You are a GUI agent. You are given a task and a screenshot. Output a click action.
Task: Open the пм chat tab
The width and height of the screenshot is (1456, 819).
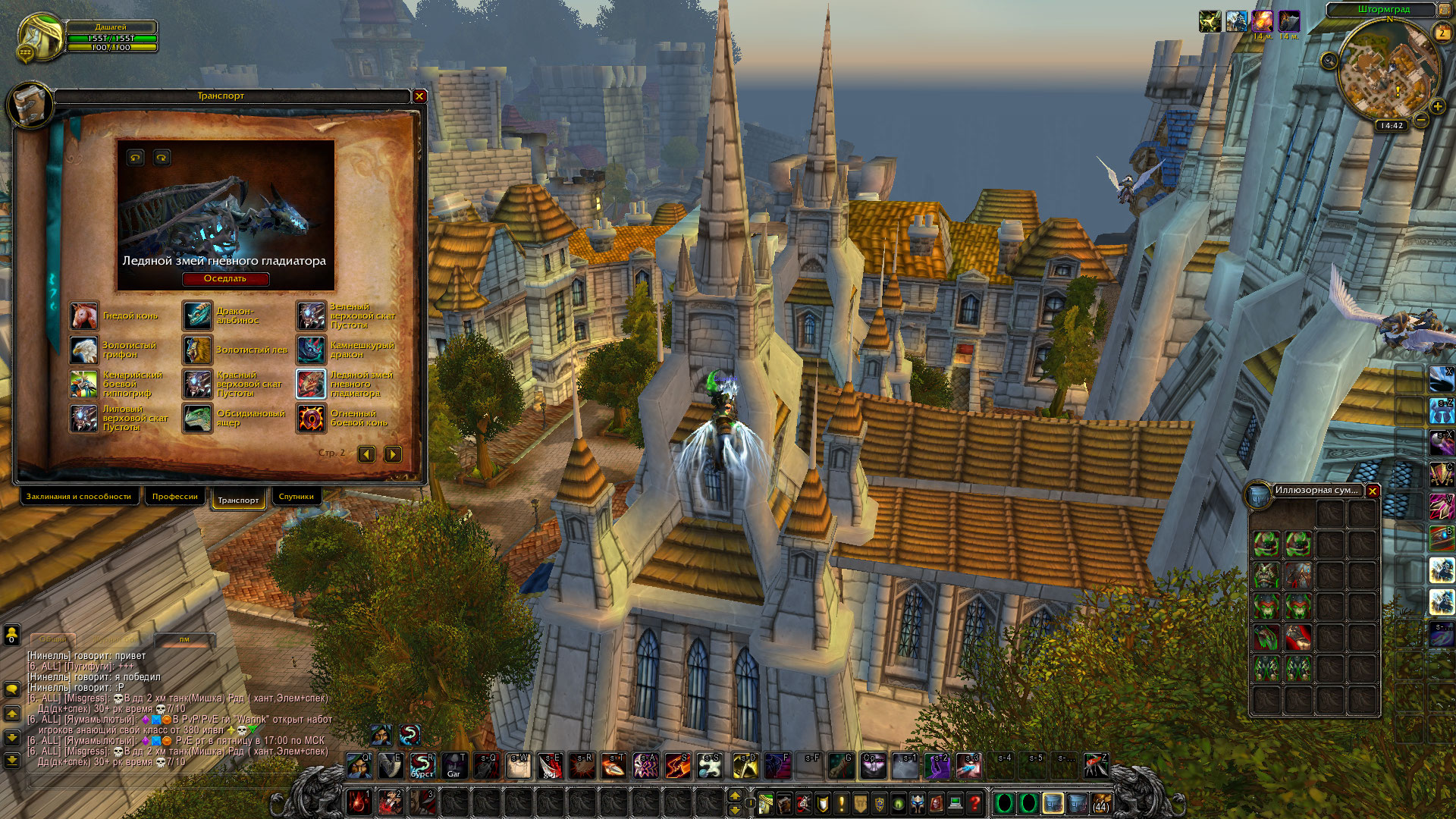click(x=184, y=639)
